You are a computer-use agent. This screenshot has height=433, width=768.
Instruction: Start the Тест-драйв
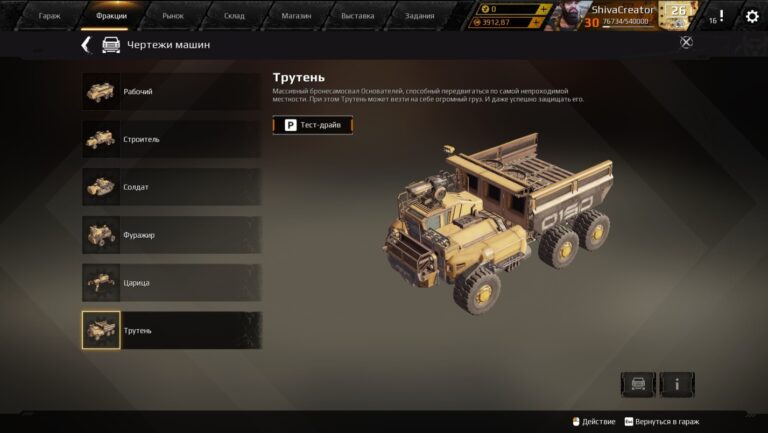click(313, 125)
